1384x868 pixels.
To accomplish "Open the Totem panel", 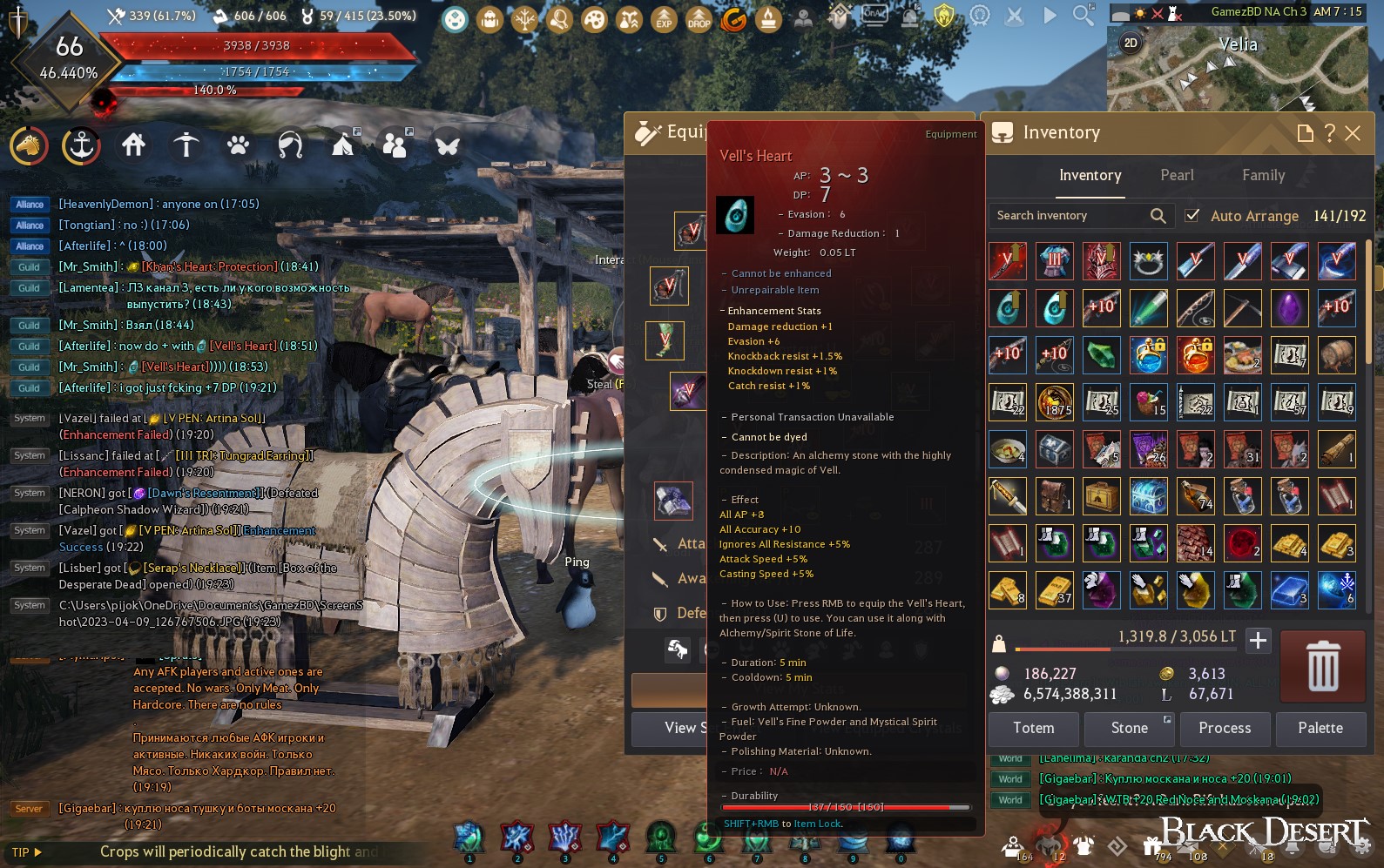I will 1033,729.
